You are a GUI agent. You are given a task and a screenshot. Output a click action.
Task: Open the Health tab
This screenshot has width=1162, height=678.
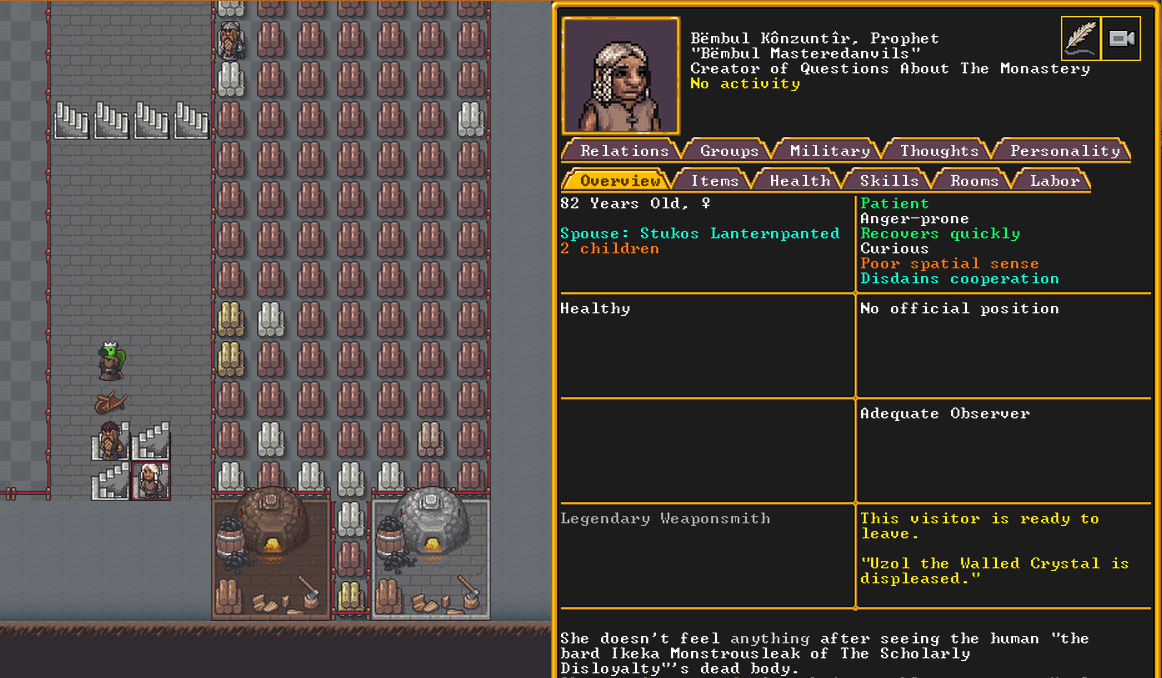(799, 181)
